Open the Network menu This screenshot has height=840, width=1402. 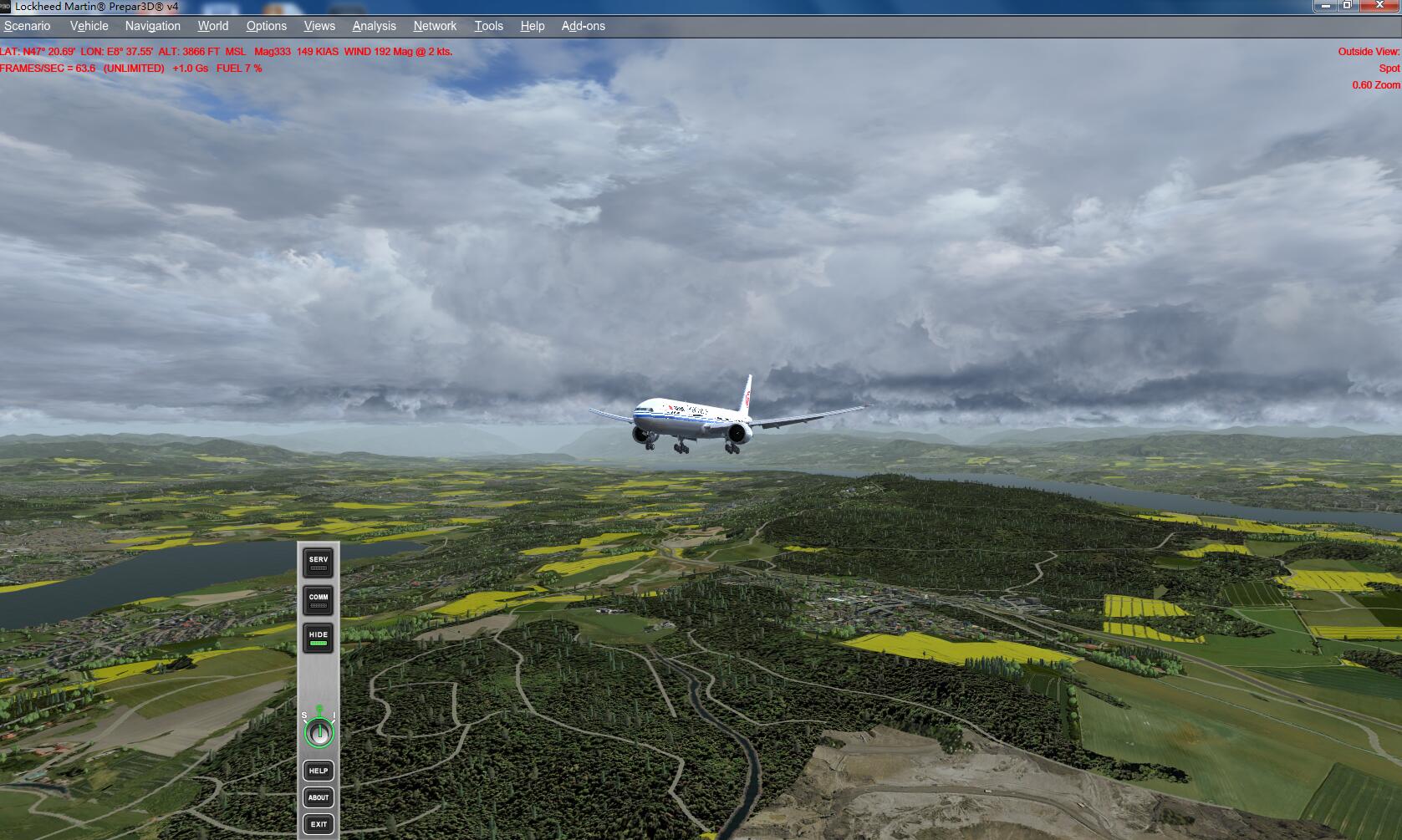click(x=435, y=26)
